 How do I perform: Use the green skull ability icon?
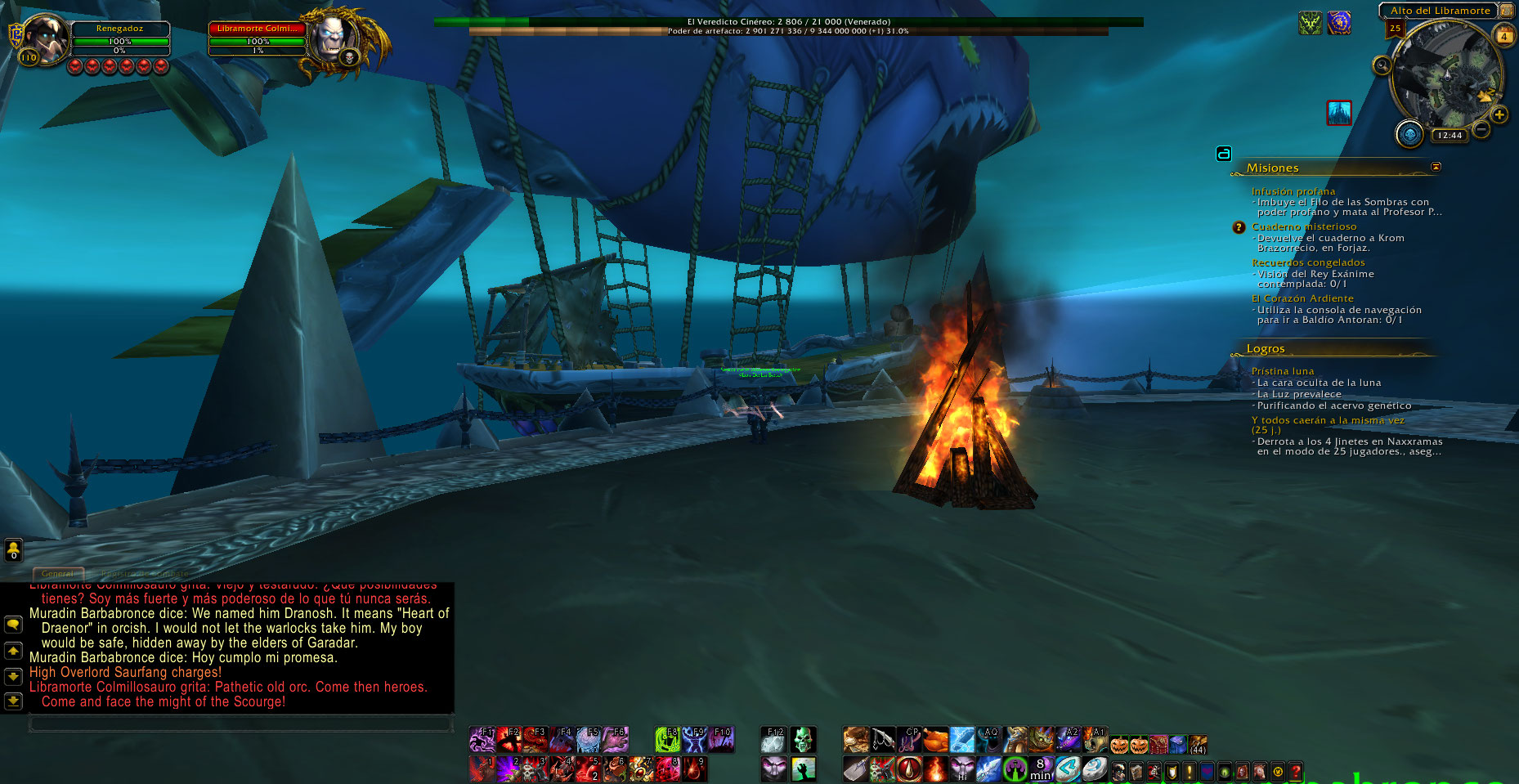pos(803,740)
